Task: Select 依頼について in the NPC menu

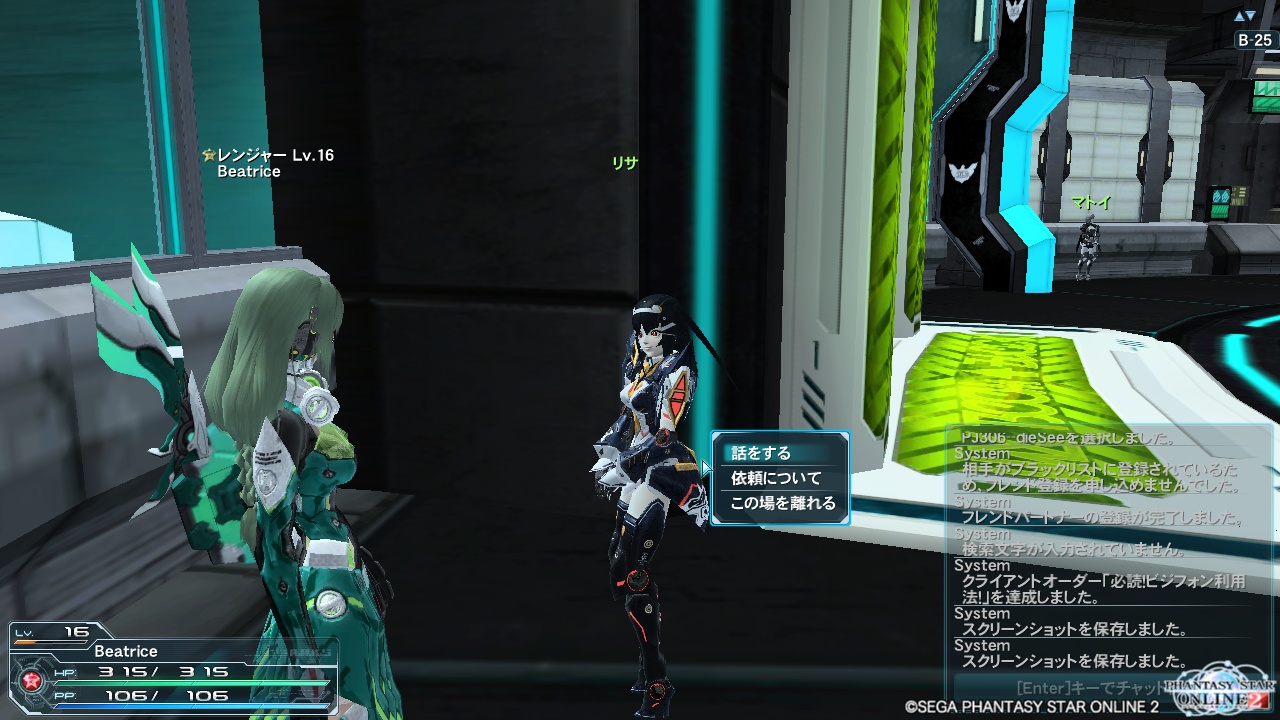Action: point(776,478)
